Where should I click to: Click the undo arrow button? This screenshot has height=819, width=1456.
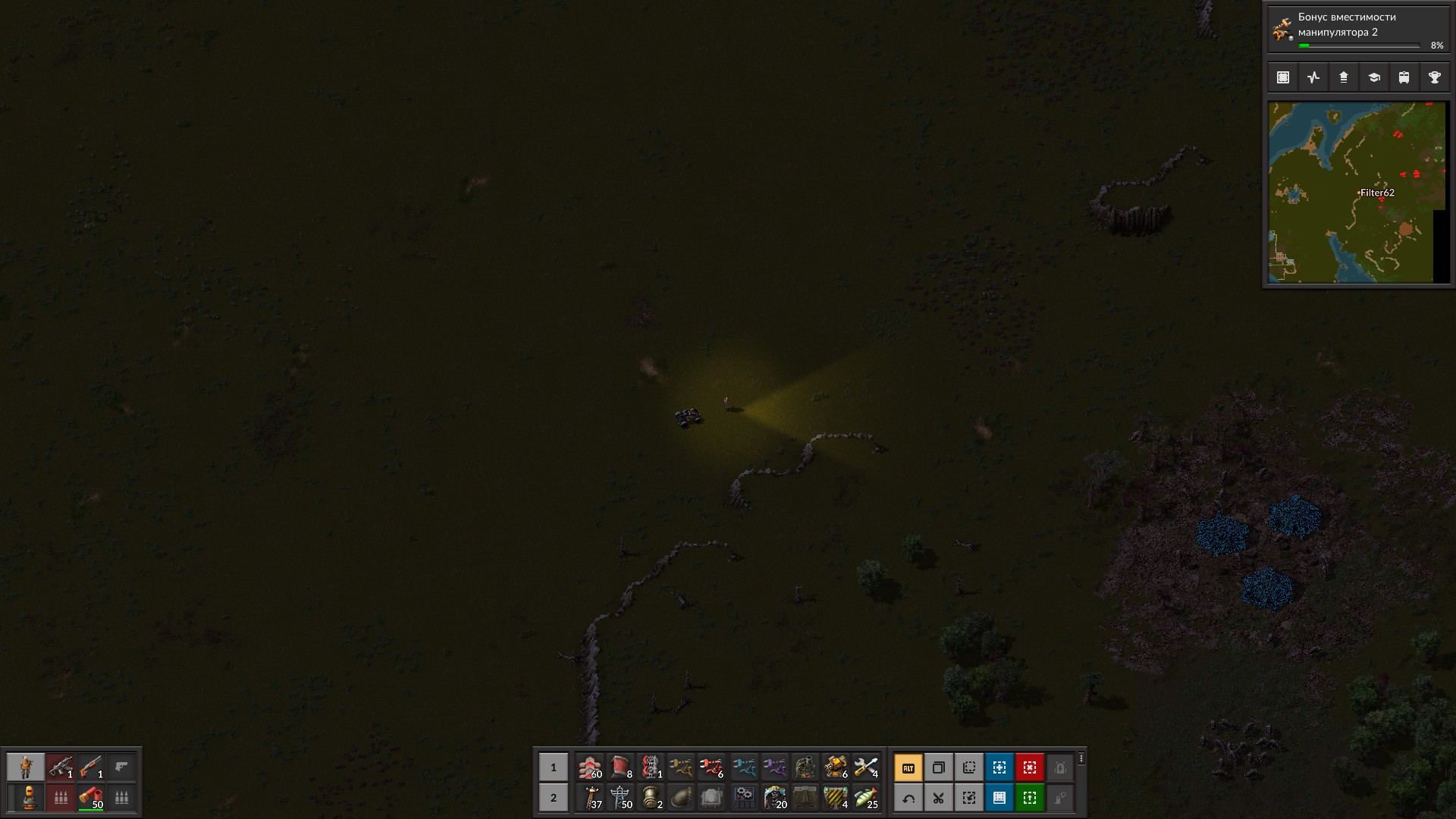pyautogui.click(x=908, y=798)
